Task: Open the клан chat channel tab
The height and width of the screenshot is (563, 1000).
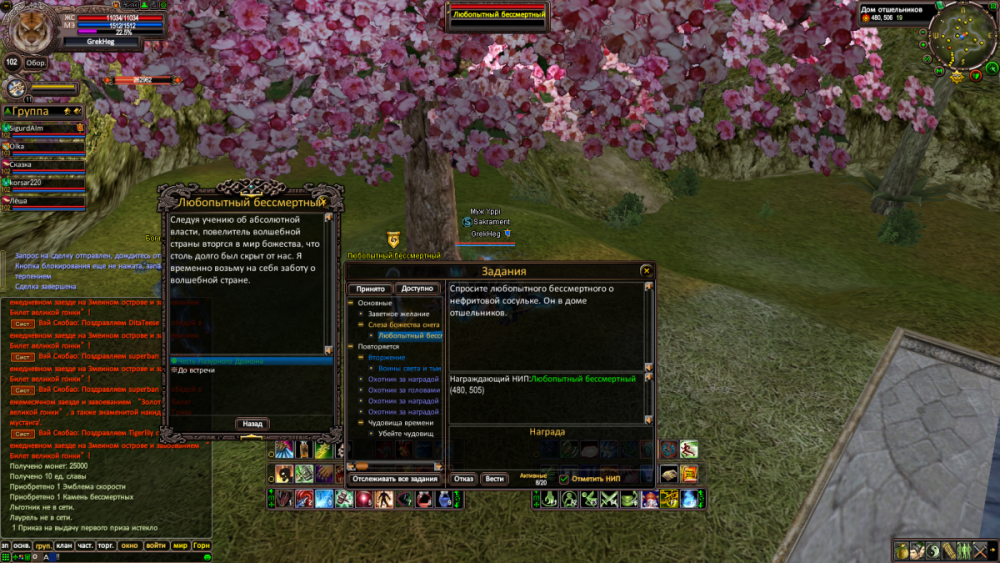Action: 65,546
